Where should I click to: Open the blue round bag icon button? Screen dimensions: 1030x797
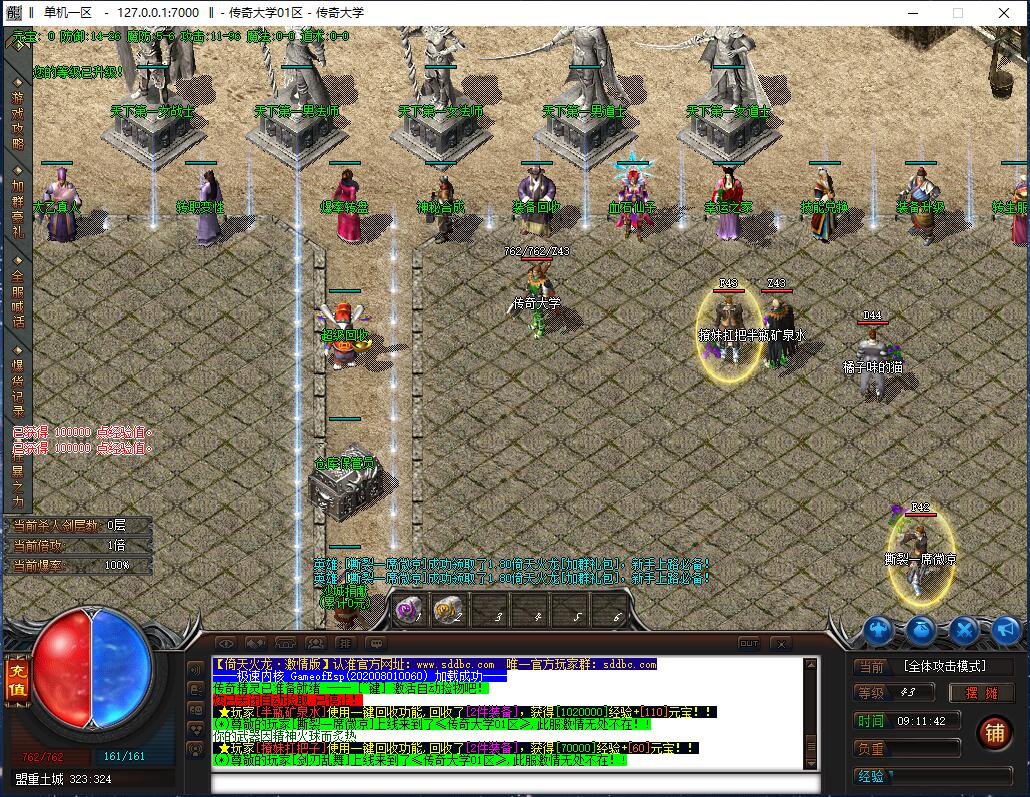(x=921, y=630)
